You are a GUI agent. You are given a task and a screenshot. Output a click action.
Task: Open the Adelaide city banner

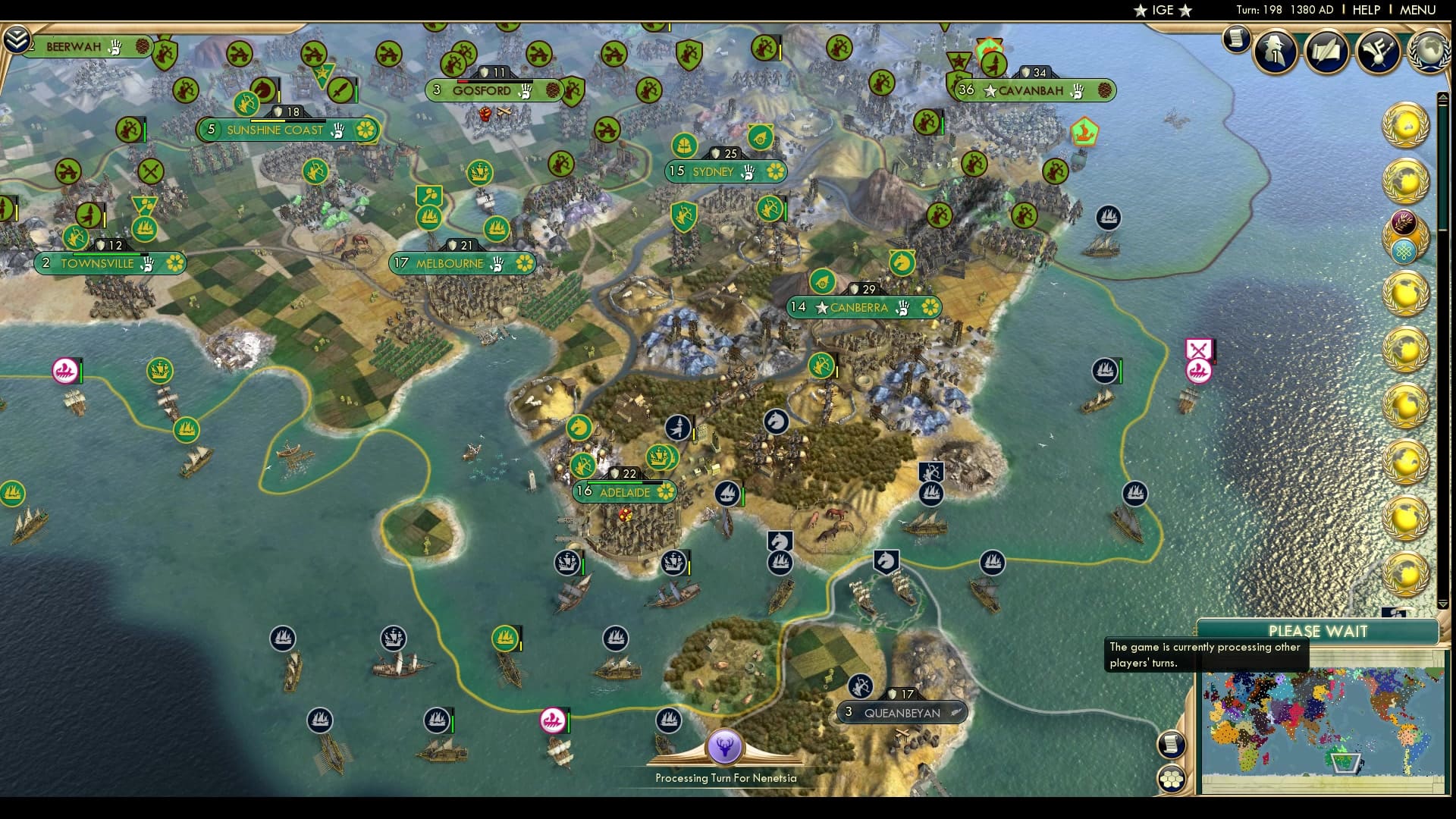tap(624, 492)
